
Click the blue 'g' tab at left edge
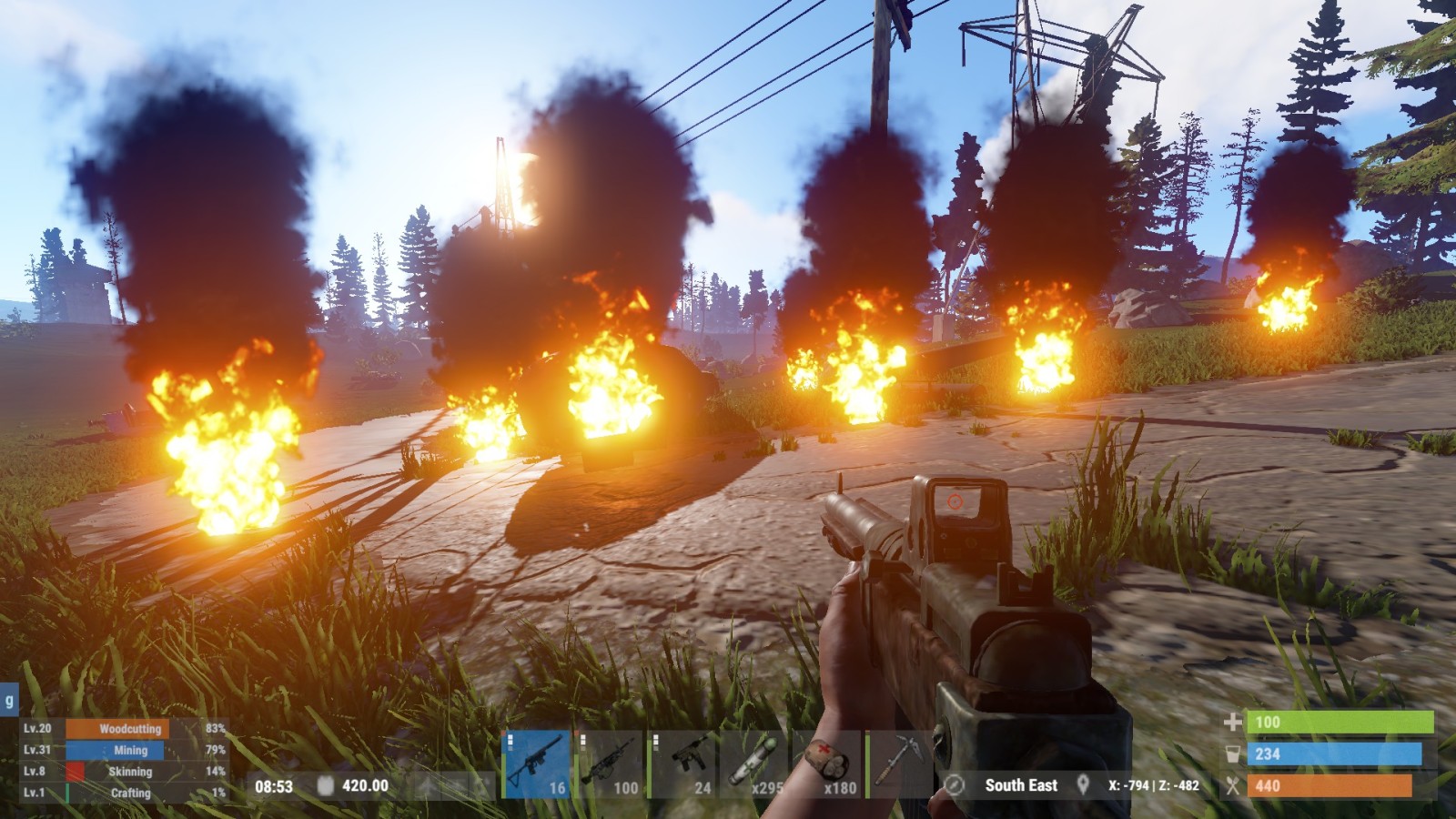9,701
